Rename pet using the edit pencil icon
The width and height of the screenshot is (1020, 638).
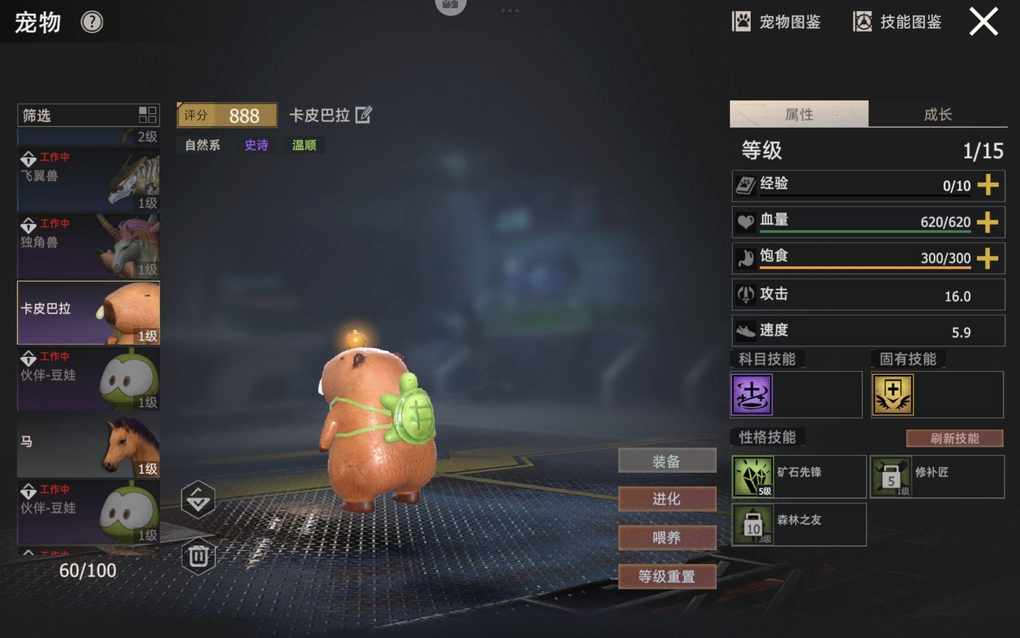click(364, 115)
